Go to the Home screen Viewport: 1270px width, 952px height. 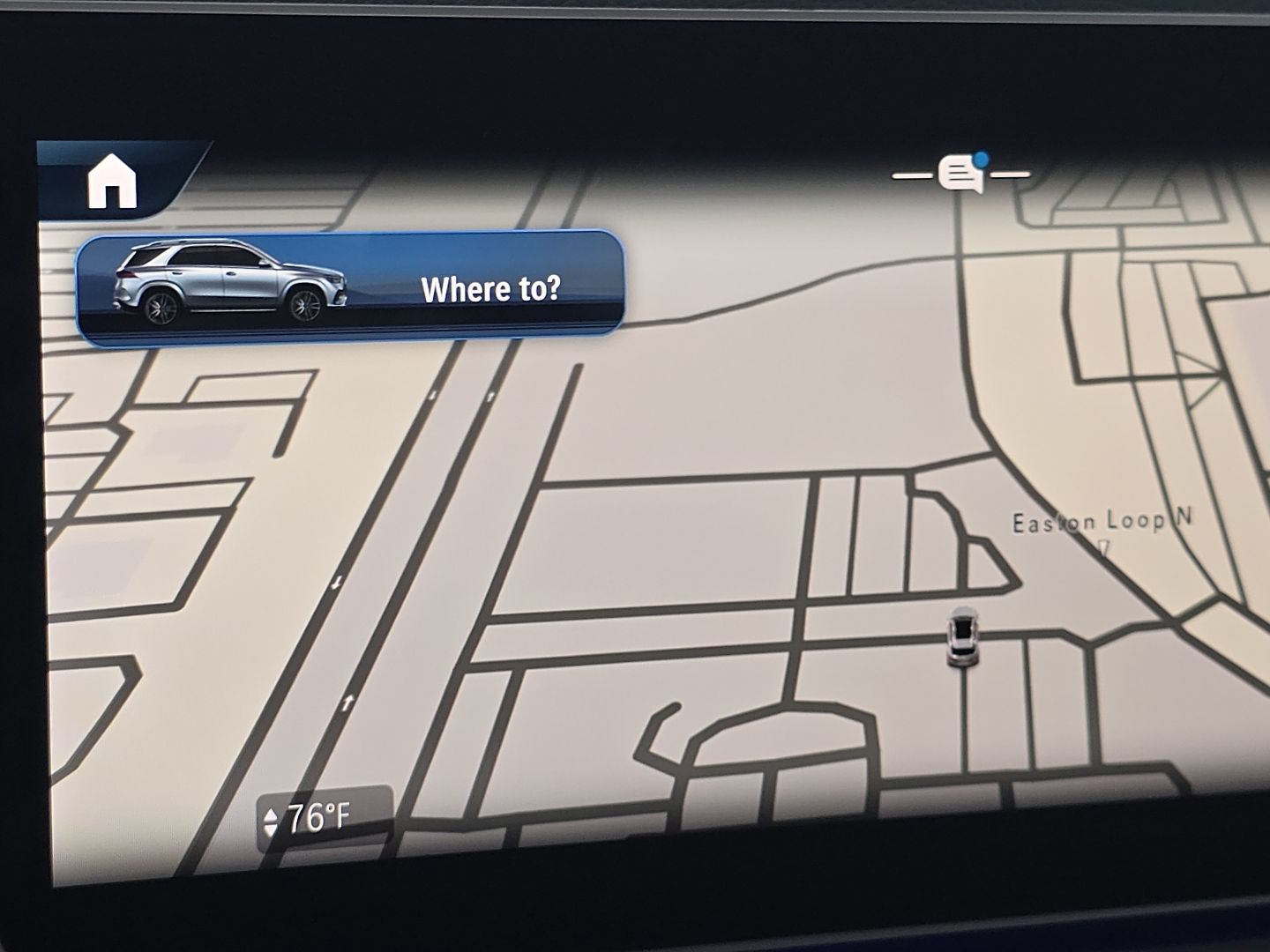tap(113, 183)
